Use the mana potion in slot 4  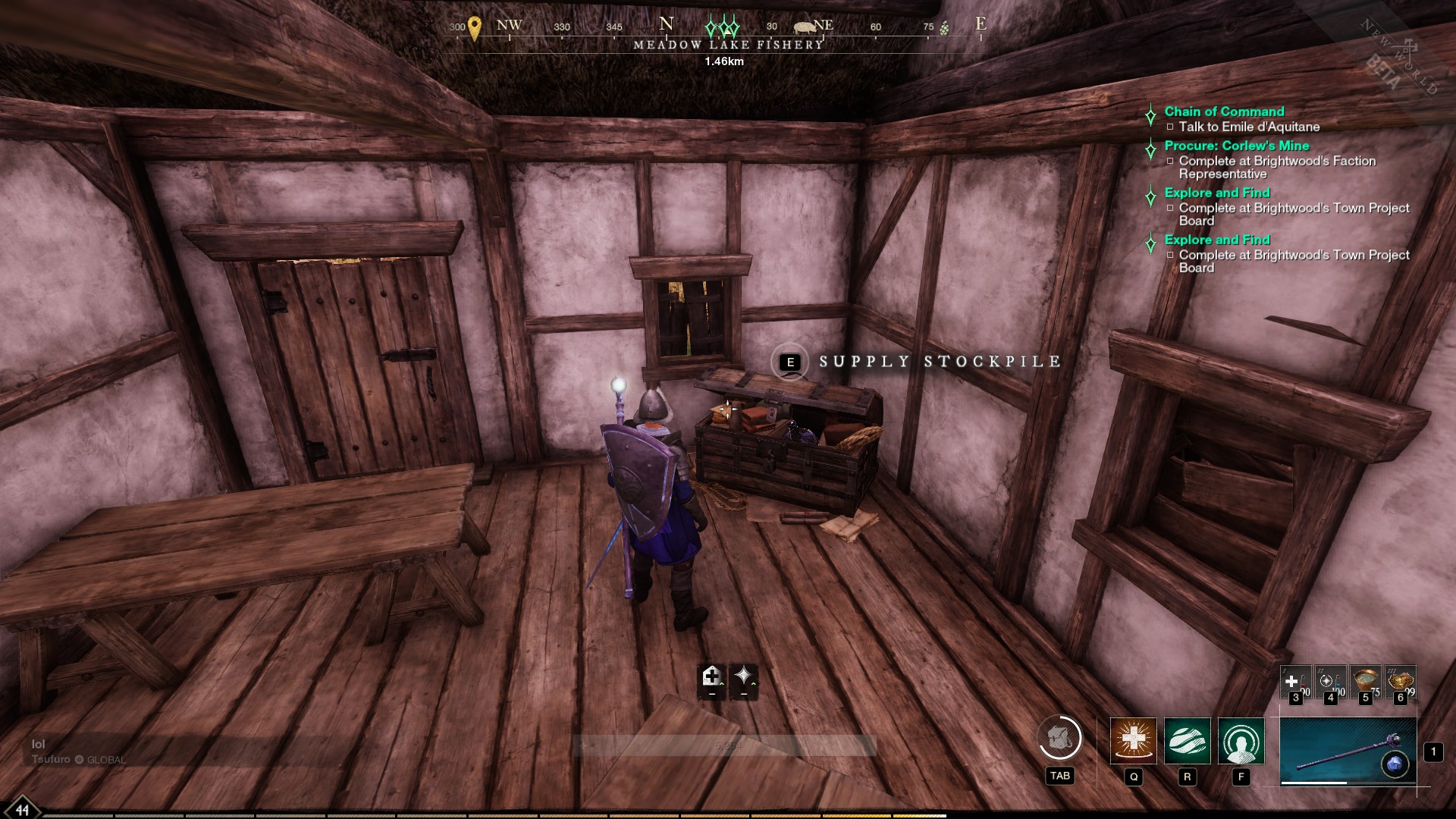coord(1330,681)
